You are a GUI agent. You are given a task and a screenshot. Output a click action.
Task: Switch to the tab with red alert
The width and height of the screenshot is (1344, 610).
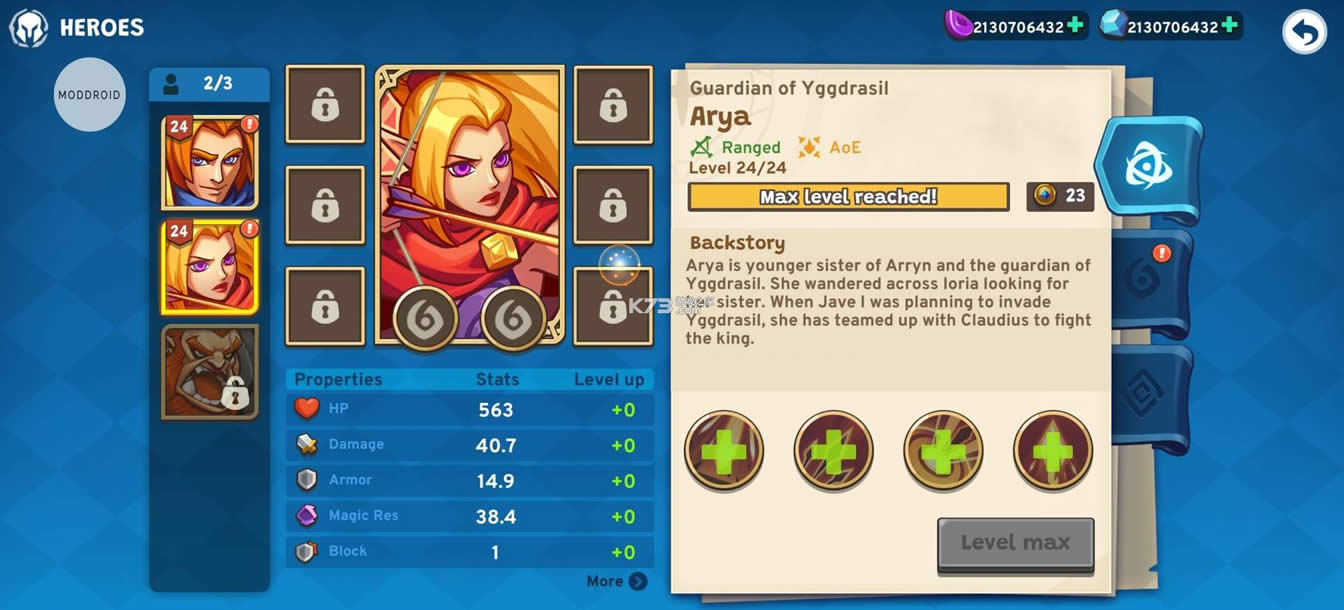[1150, 280]
